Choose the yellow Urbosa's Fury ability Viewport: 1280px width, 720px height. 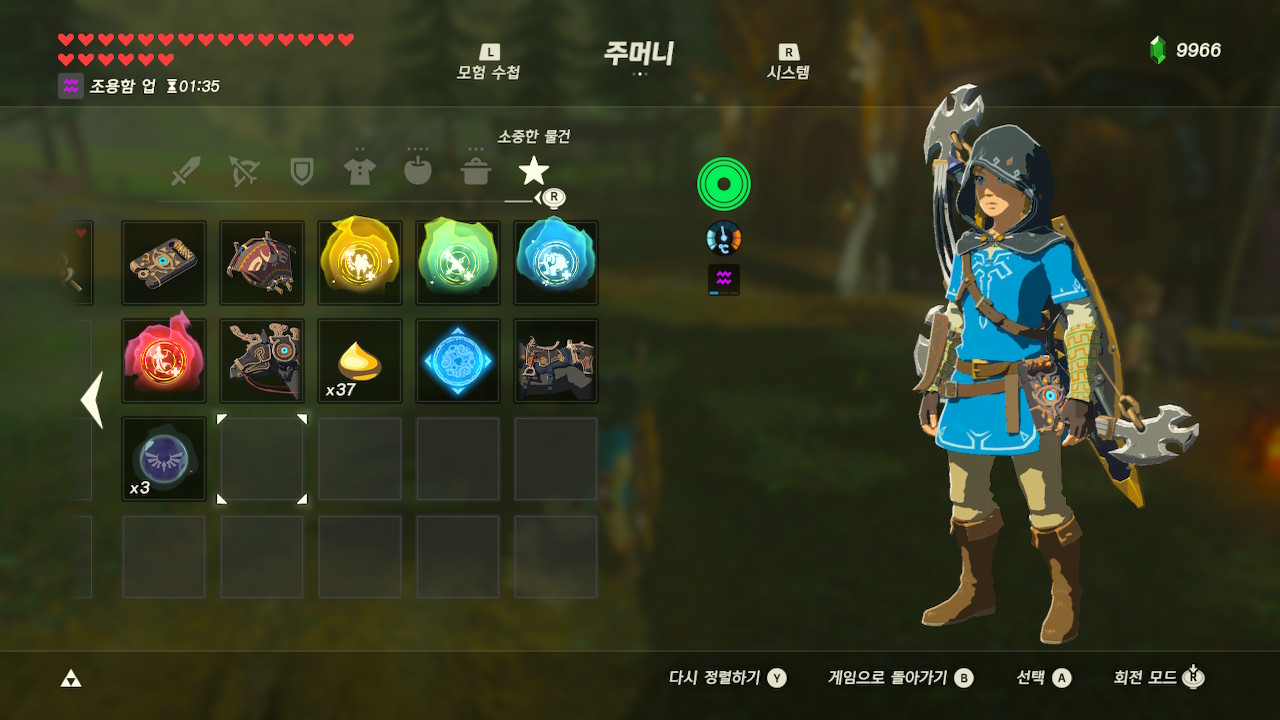tap(360, 263)
